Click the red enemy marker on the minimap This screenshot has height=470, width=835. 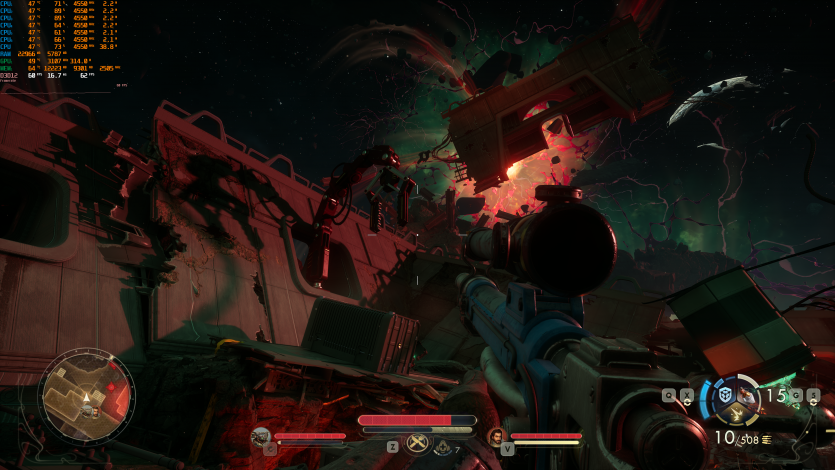point(111,385)
